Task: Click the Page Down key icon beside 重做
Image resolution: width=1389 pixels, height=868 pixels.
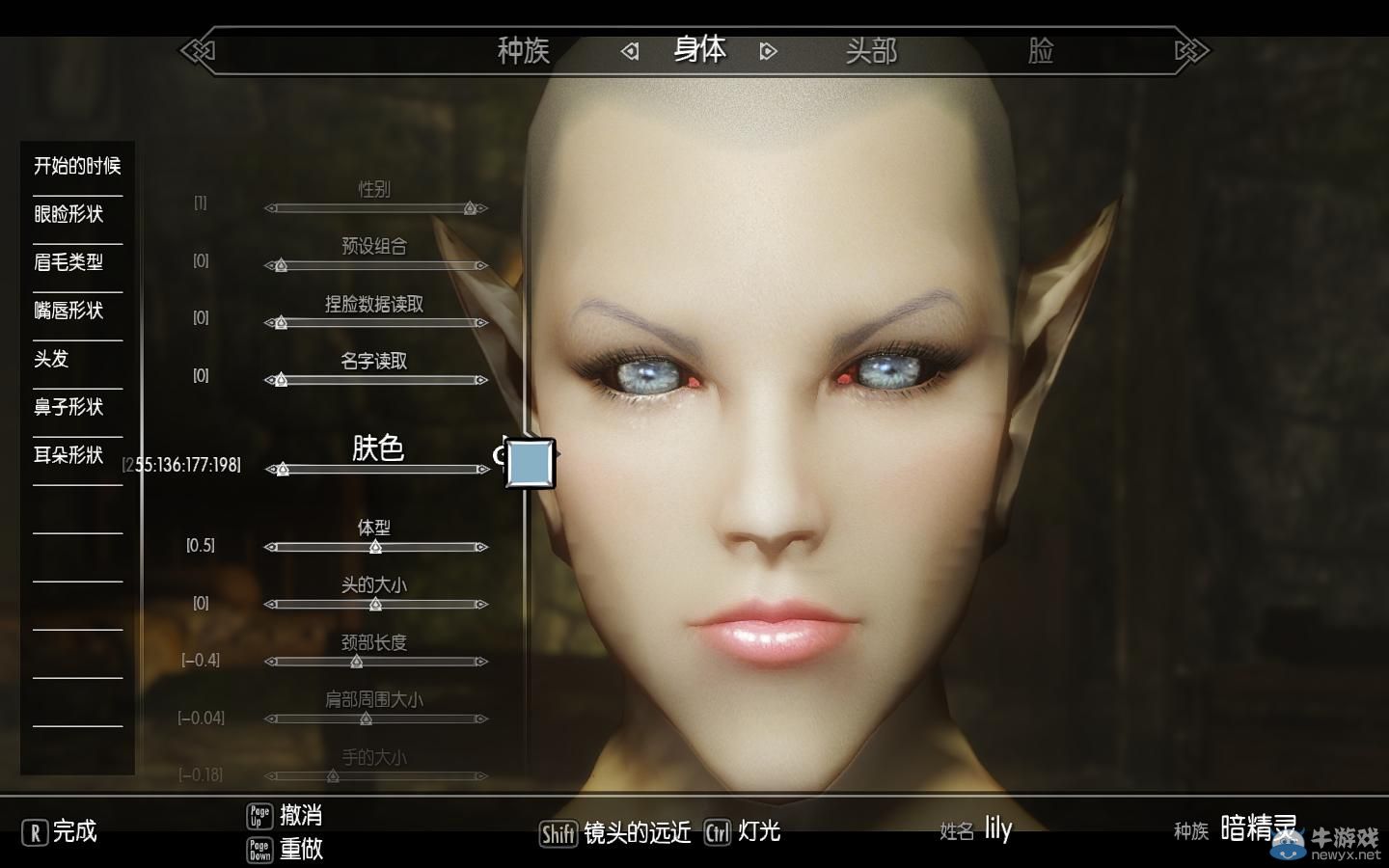Action: [x=259, y=851]
